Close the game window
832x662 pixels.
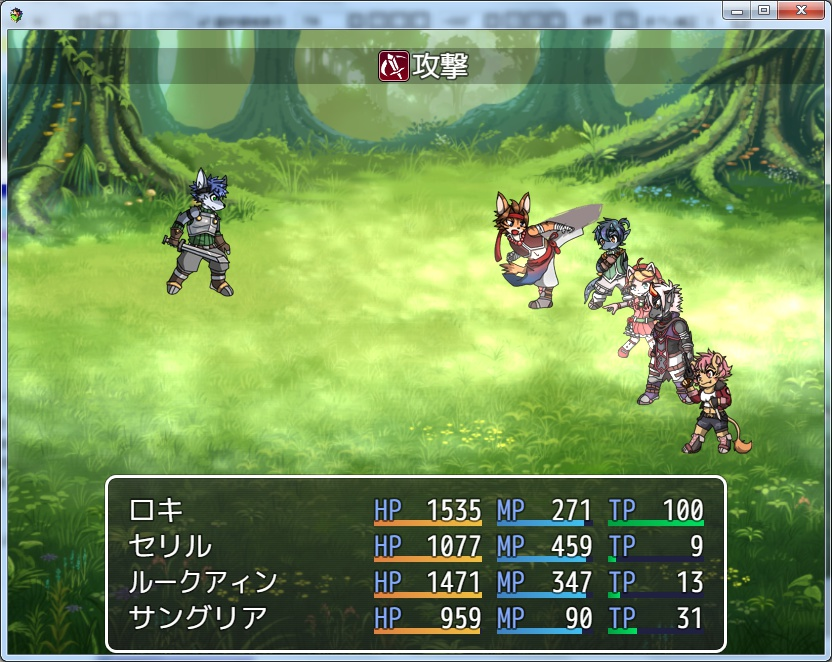pyautogui.click(x=802, y=9)
